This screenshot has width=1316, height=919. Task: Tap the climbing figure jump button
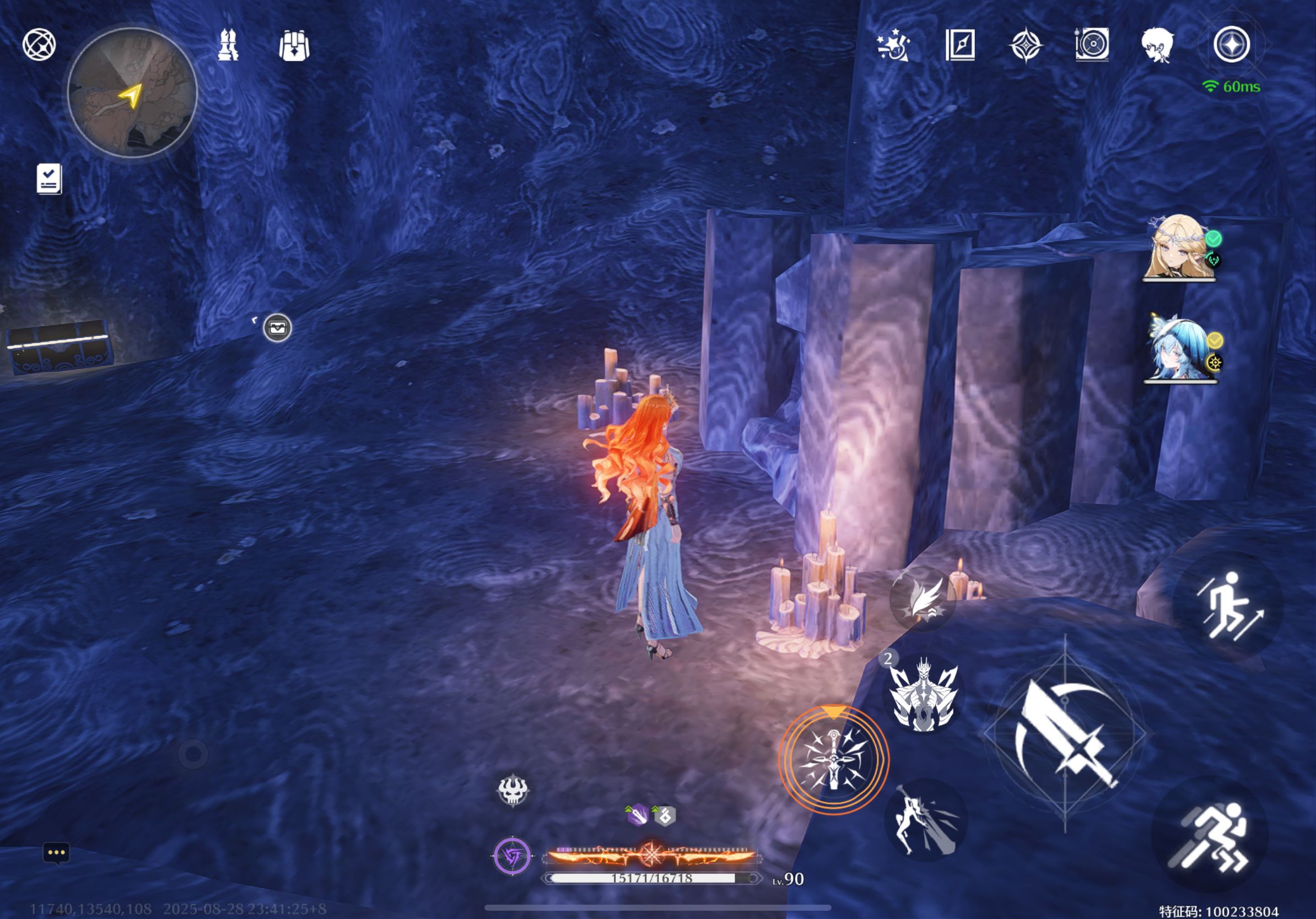pyautogui.click(x=1228, y=606)
